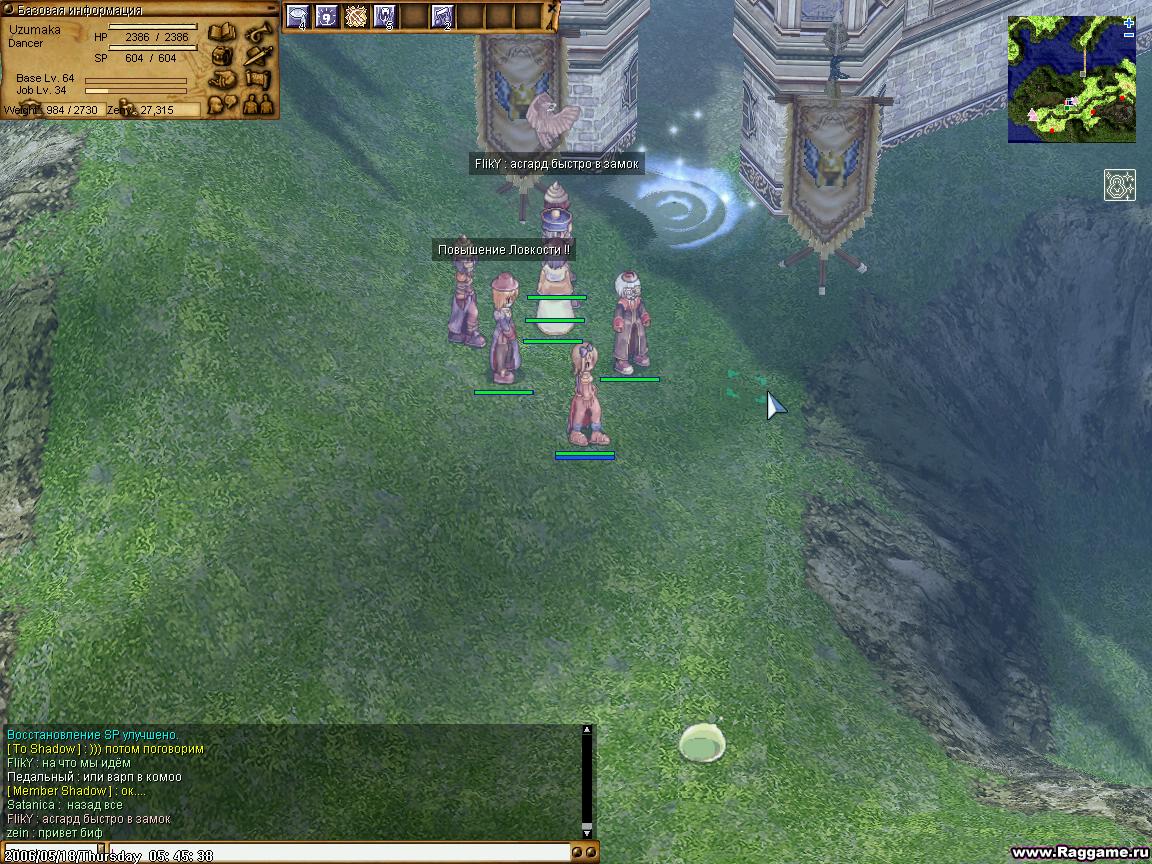The width and height of the screenshot is (1152, 864).
Task: Click the pointing hand icon in the info panel
Action: coord(221,78)
